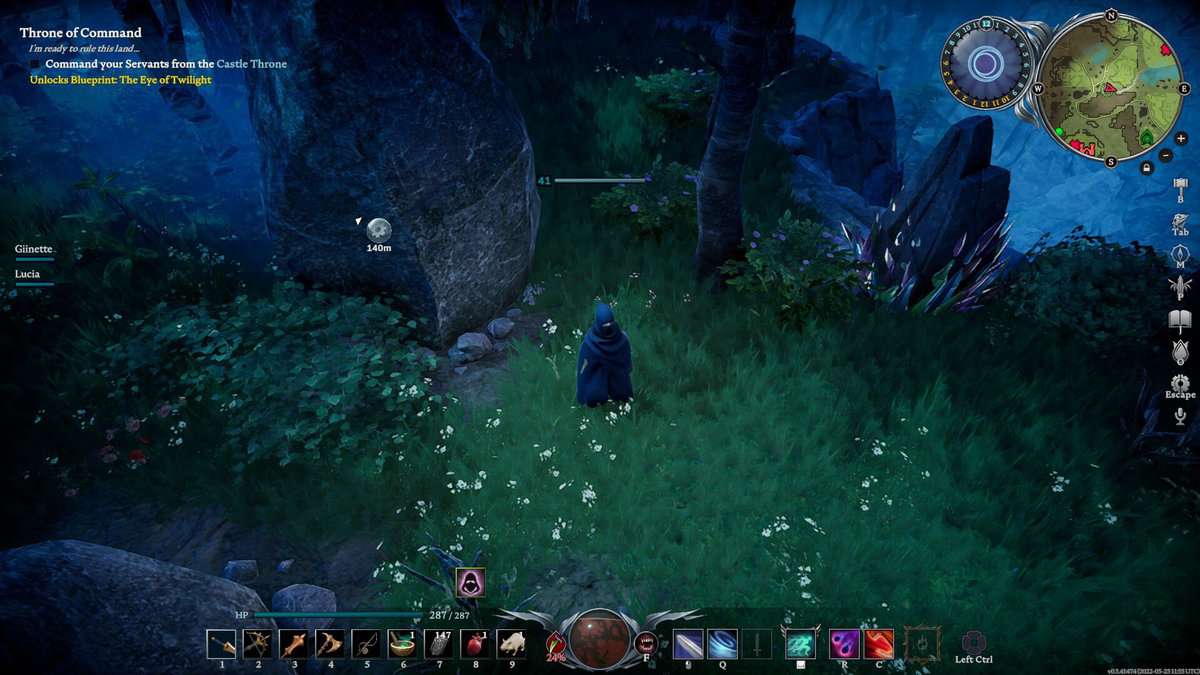Zoom in the minimap with the plus button
1200x675 pixels.
pos(1181,138)
